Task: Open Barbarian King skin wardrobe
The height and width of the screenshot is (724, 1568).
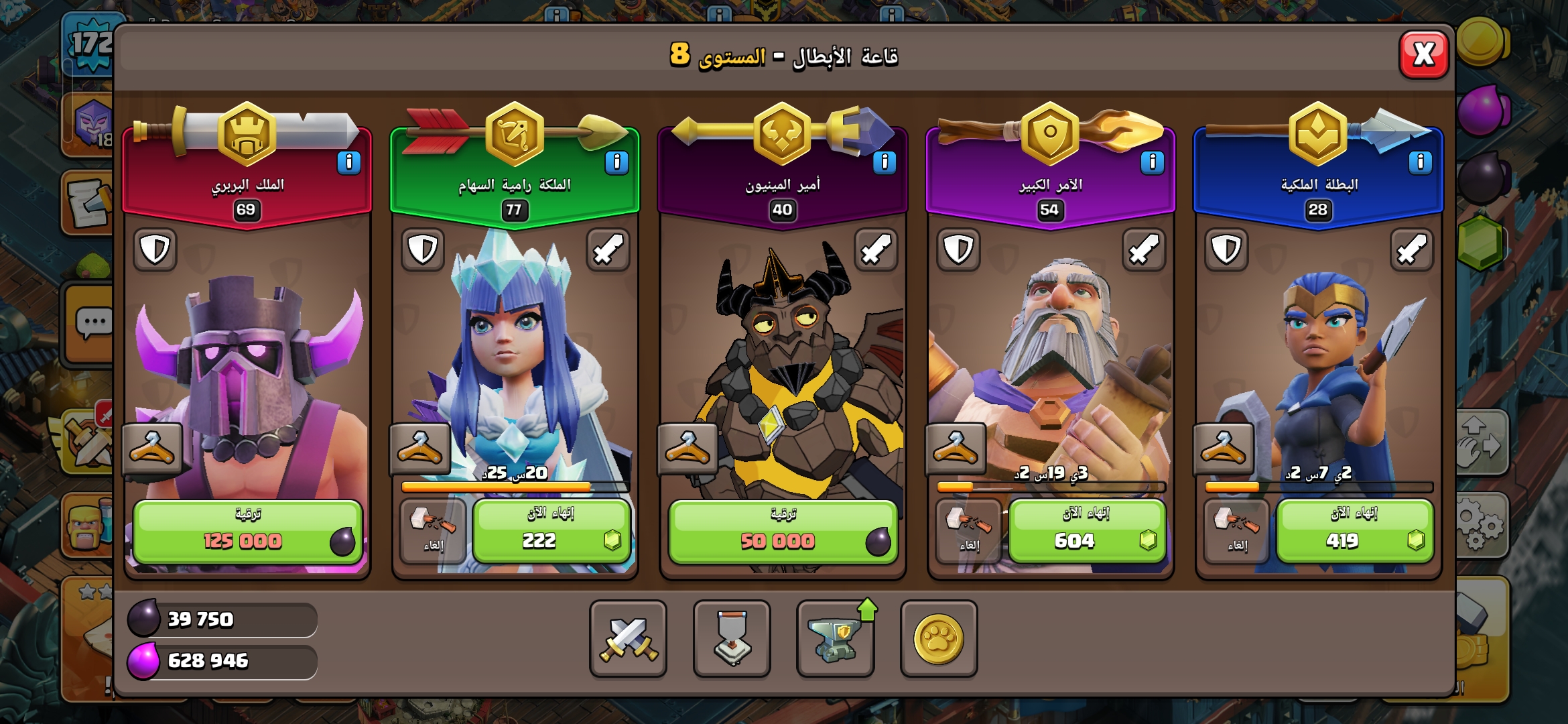Action: [152, 448]
